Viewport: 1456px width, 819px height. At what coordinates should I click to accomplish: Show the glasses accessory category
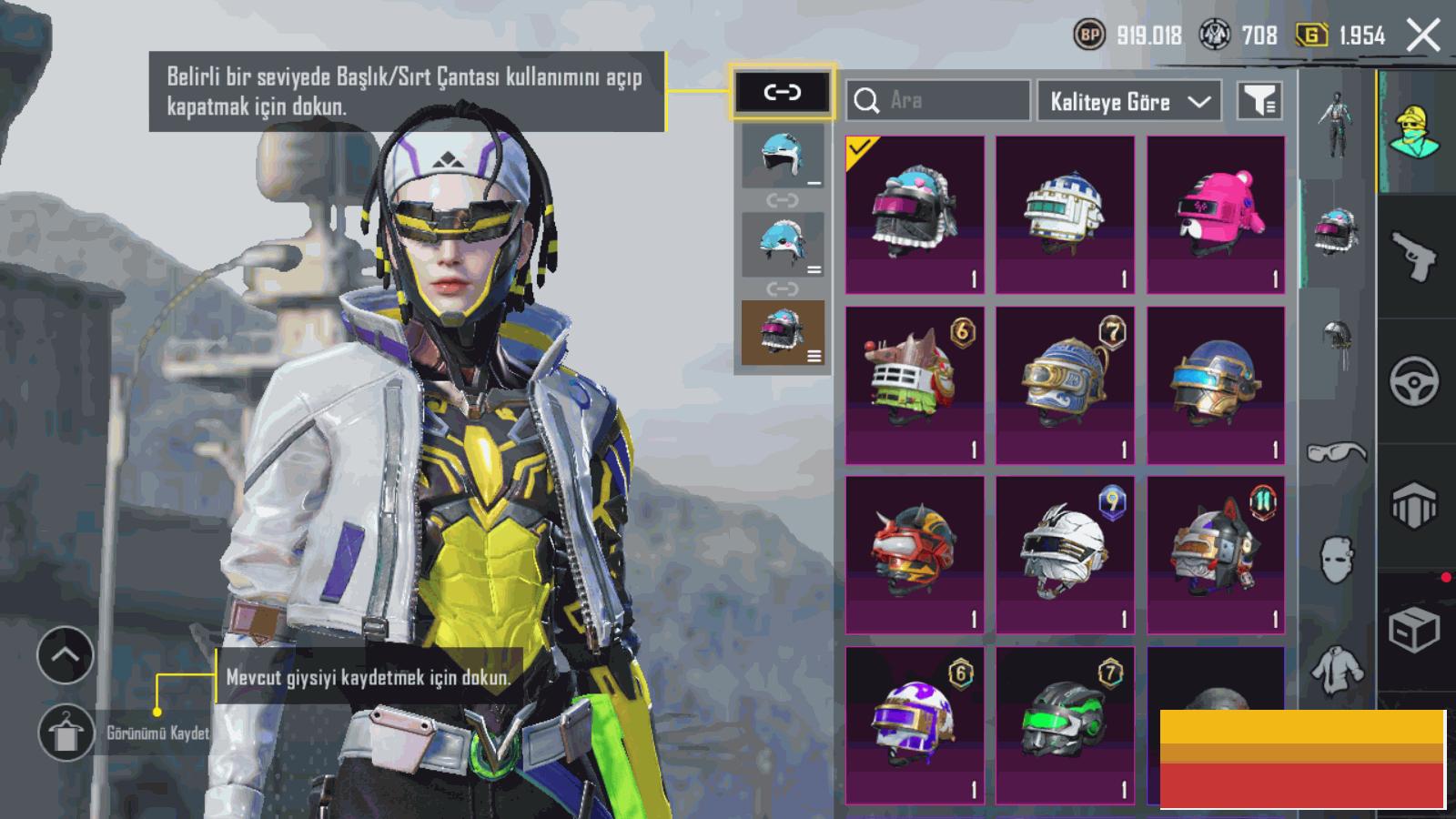pos(1337,451)
